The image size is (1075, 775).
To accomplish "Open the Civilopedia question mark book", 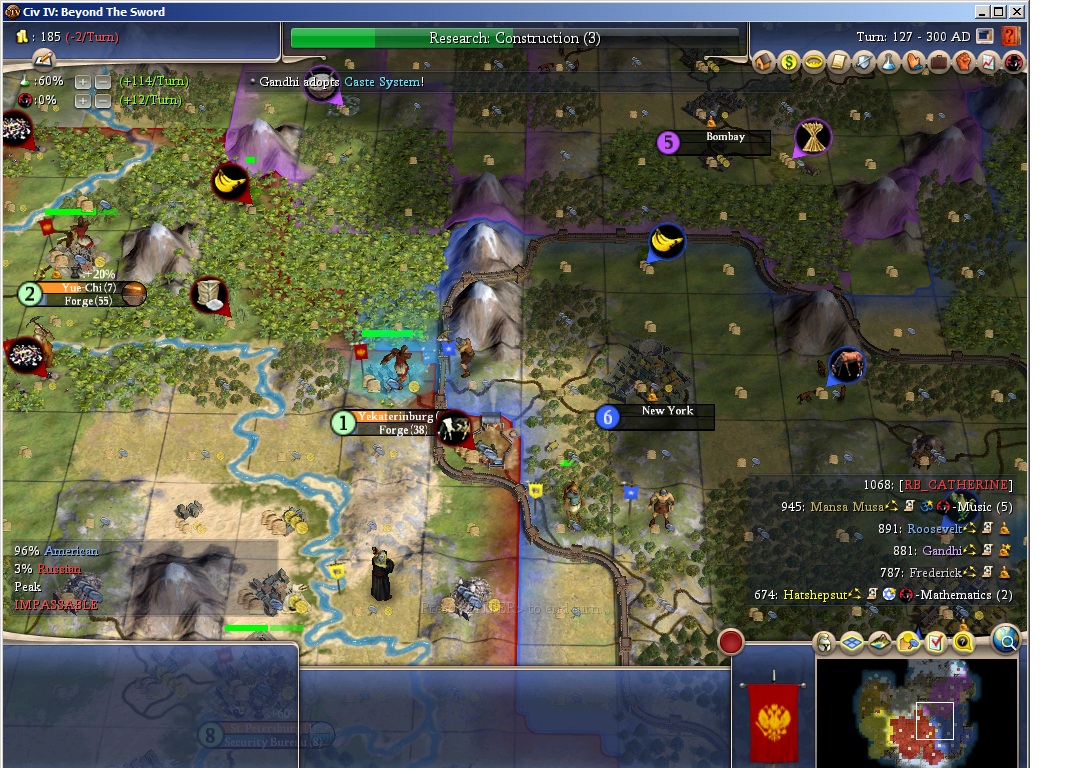I will 1010,37.
